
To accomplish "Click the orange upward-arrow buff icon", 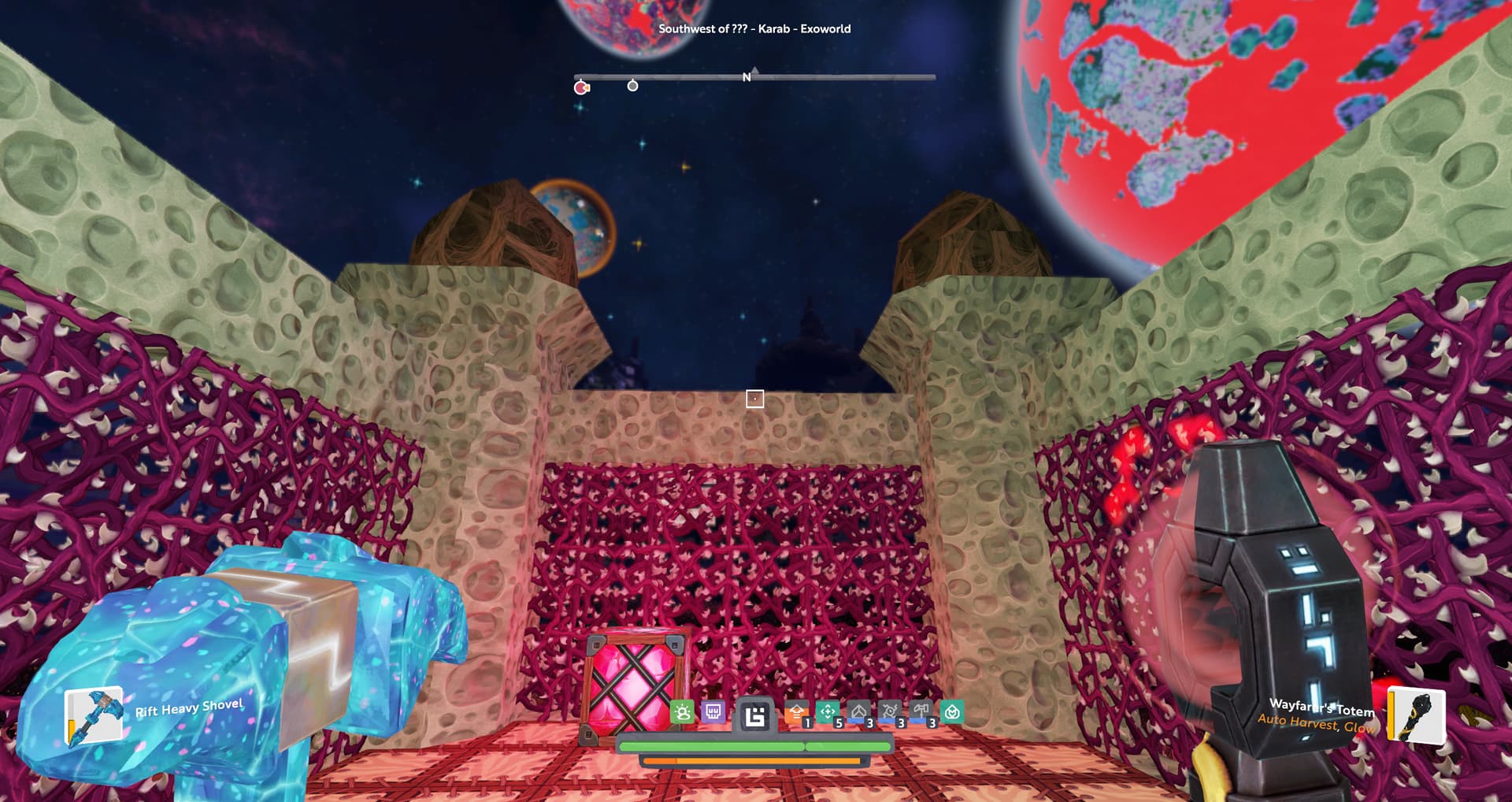I will tap(796, 713).
